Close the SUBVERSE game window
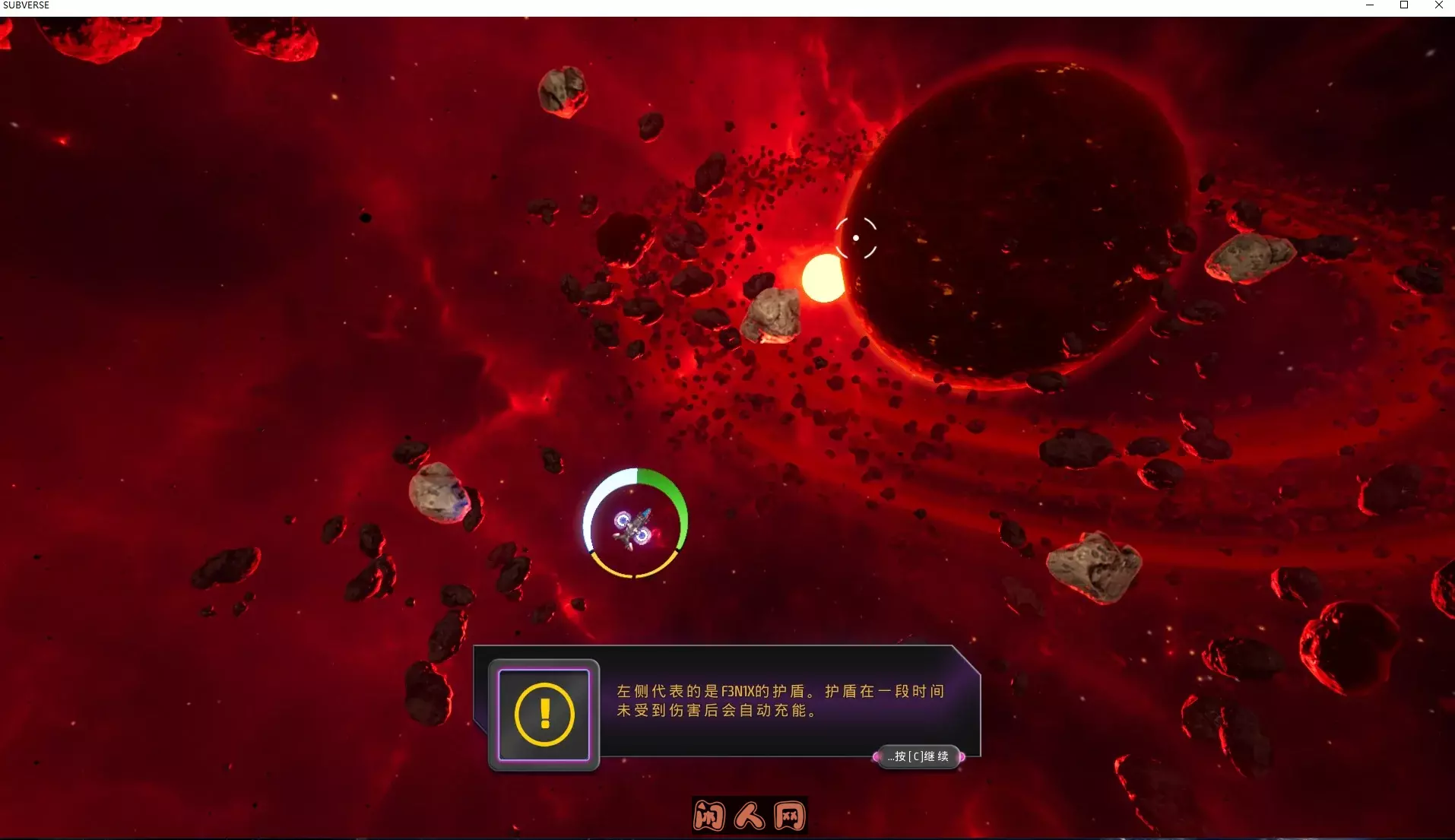1455x840 pixels. (x=1438, y=5)
